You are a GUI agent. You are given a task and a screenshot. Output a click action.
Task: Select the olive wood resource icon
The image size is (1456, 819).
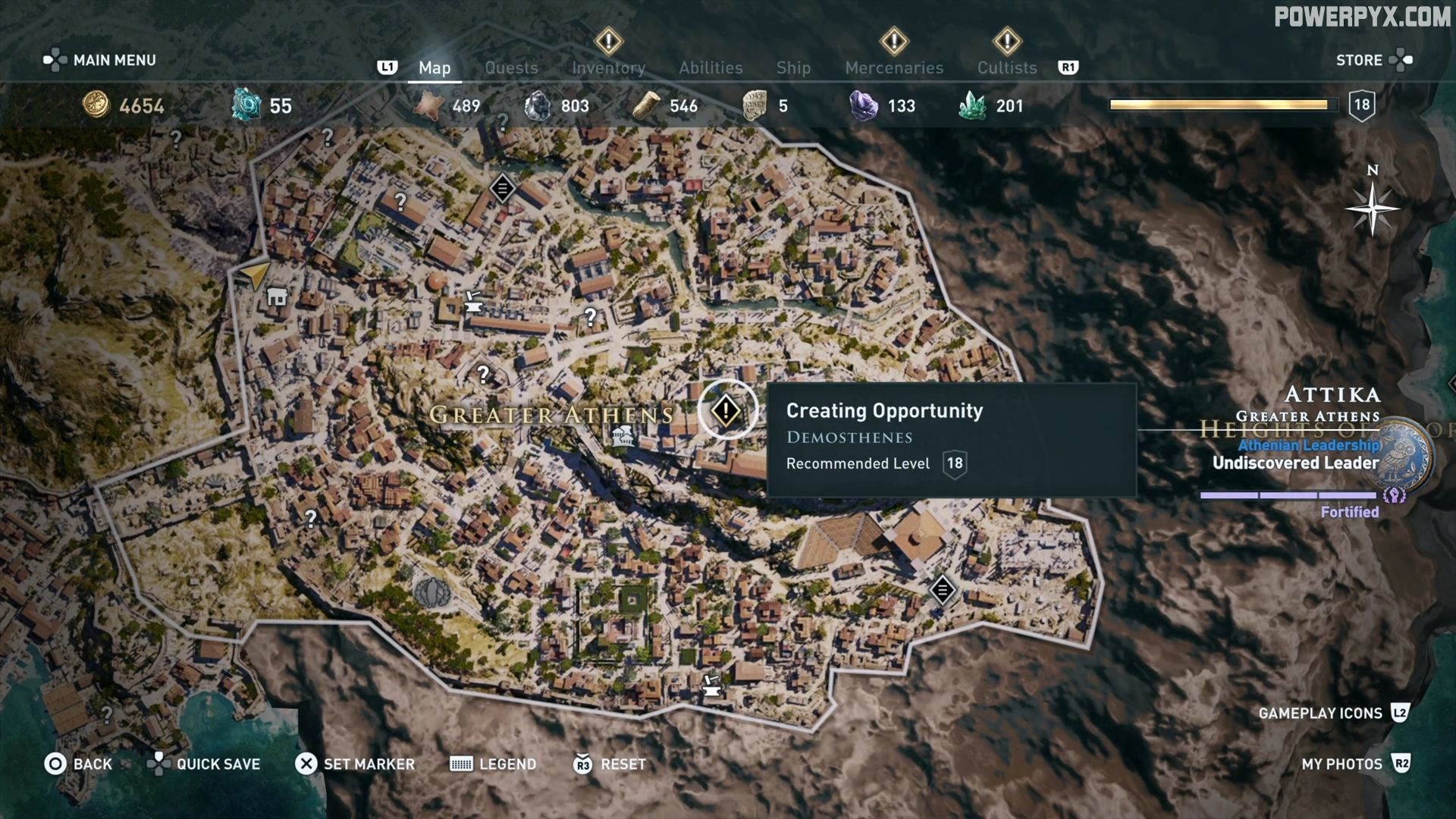point(646,106)
